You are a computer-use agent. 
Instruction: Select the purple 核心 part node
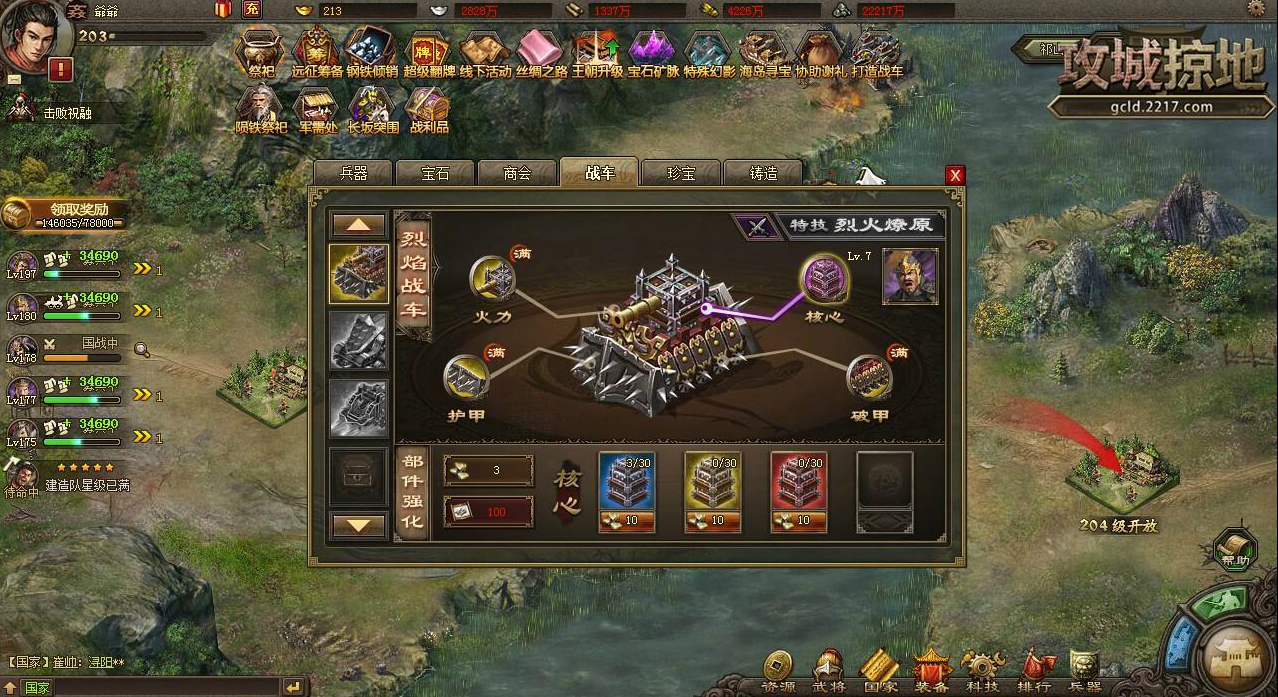point(826,277)
